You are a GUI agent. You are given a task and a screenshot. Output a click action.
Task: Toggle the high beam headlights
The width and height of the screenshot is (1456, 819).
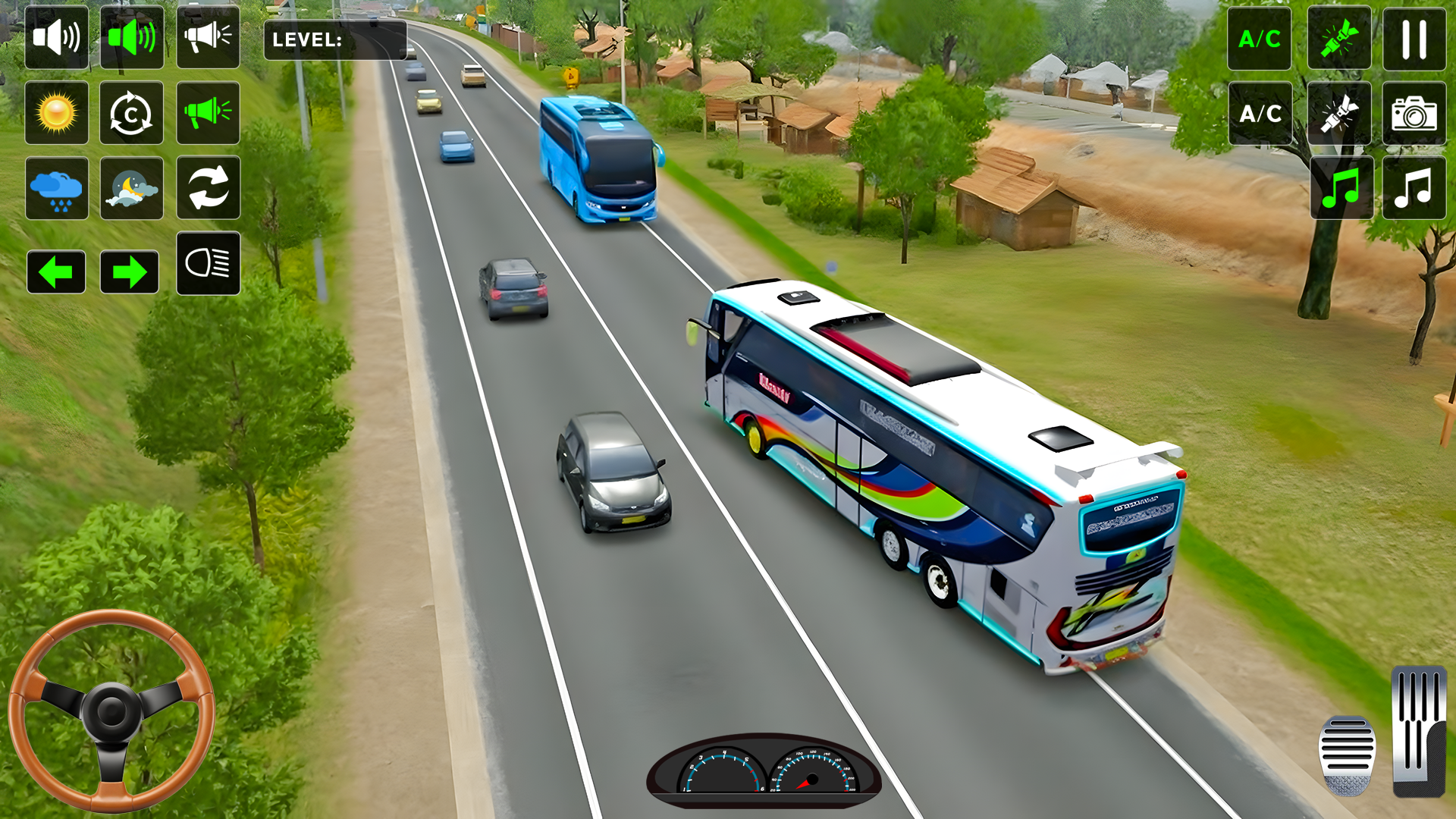click(x=208, y=263)
